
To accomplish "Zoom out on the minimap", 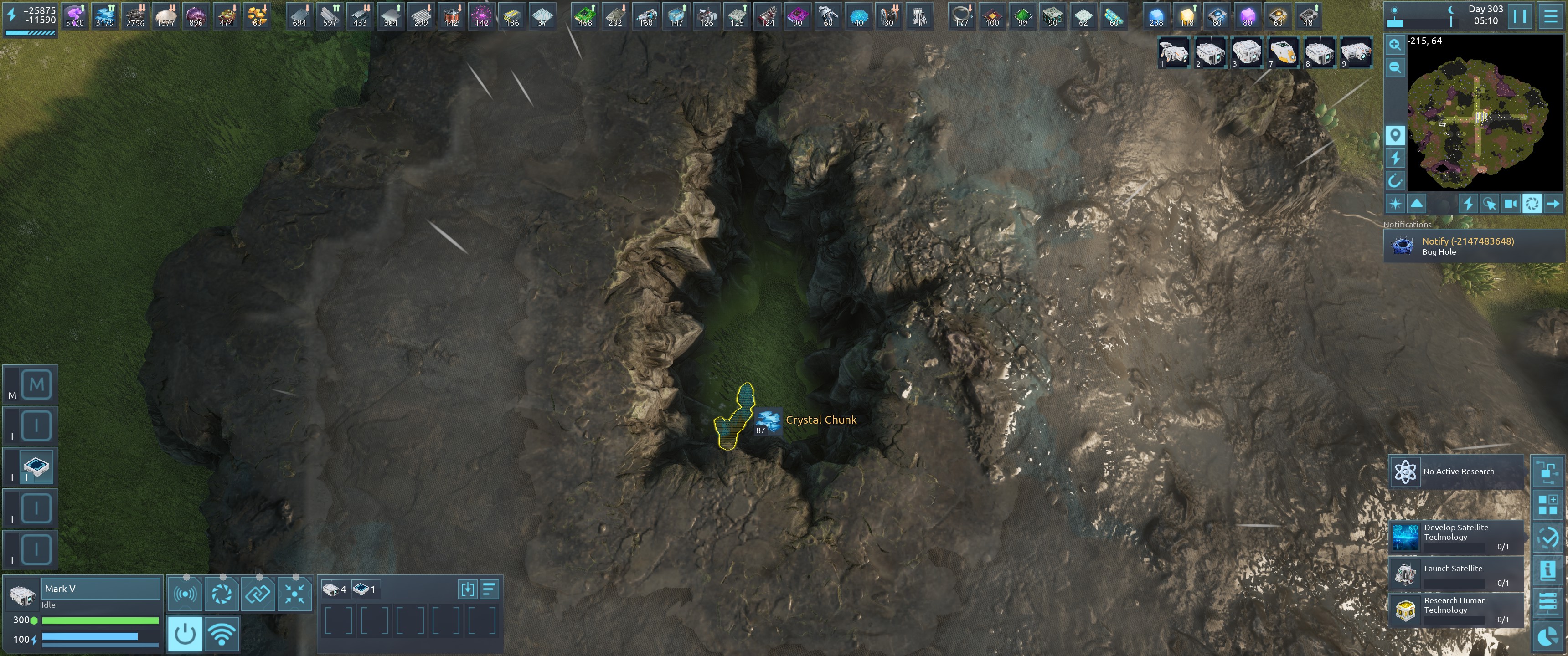I will click(x=1395, y=67).
